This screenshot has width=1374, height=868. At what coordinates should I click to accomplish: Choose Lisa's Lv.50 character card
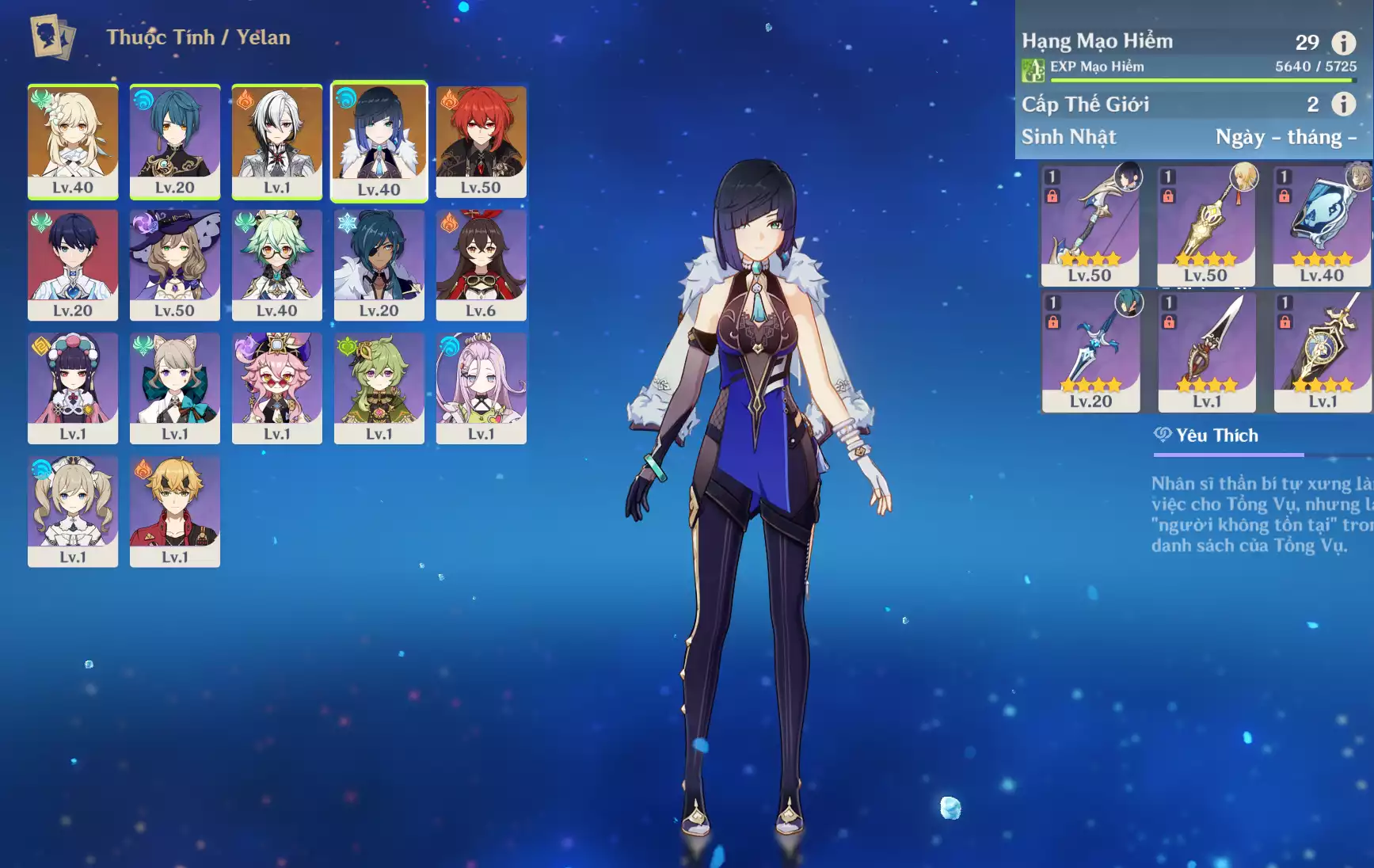point(174,265)
